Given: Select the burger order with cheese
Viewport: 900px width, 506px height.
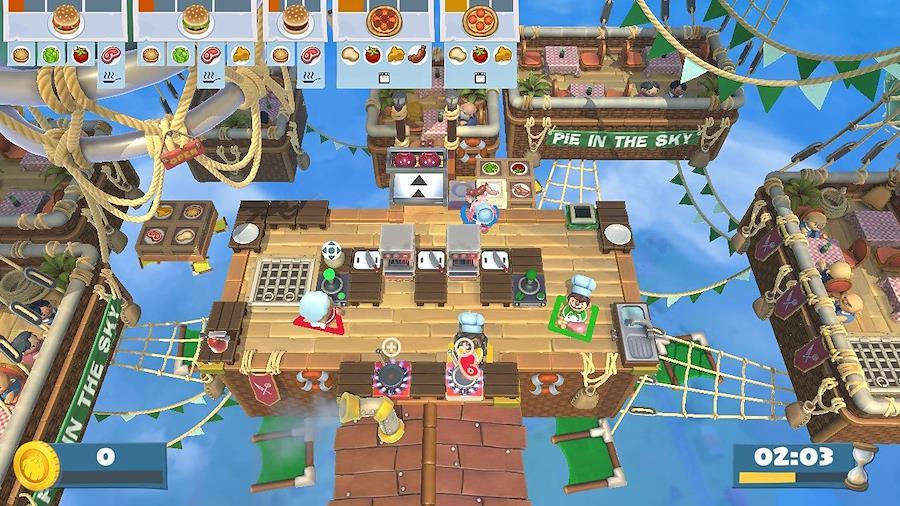Looking at the screenshot, I should 195,20.
